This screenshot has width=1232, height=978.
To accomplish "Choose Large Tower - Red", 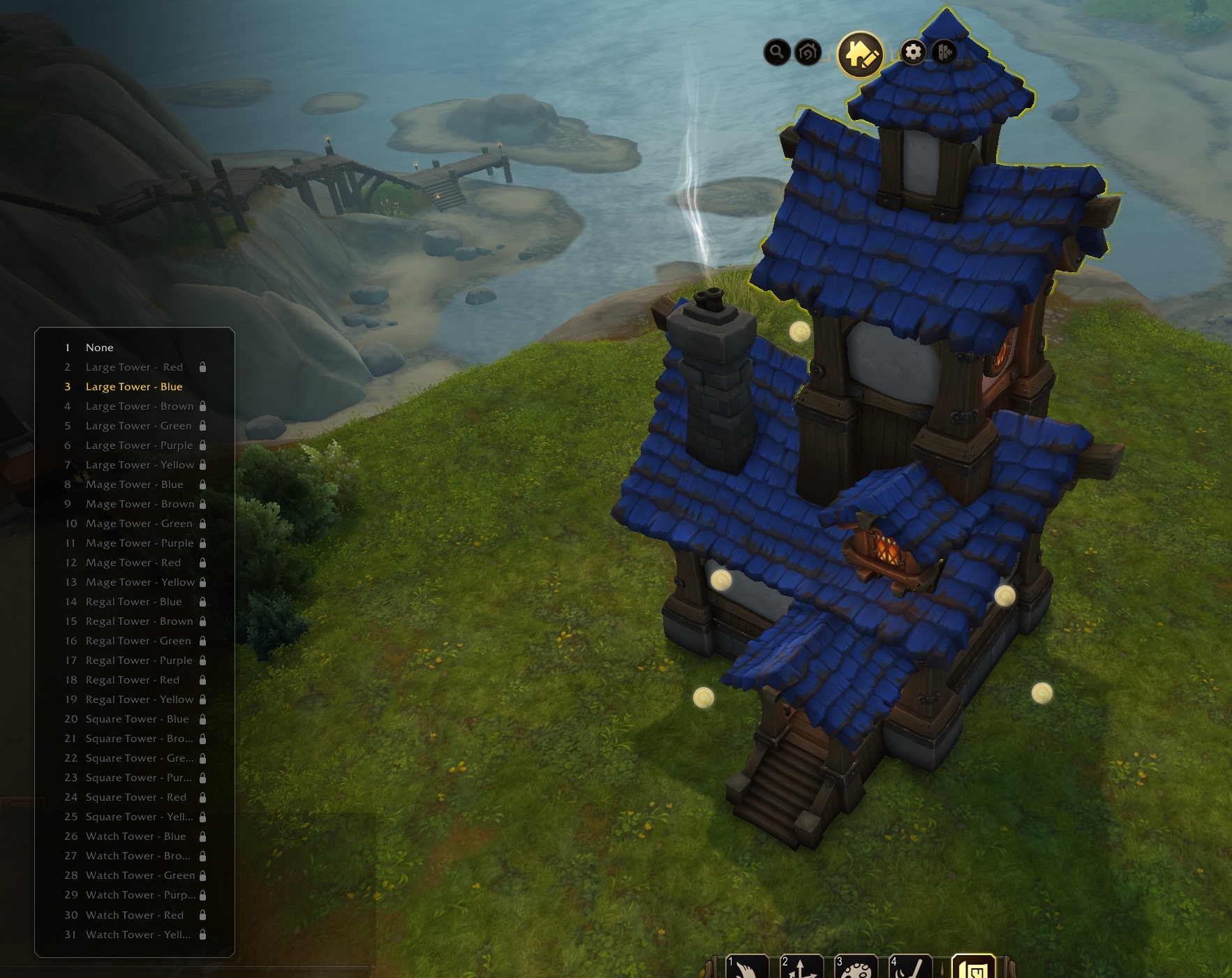I will 134,367.
